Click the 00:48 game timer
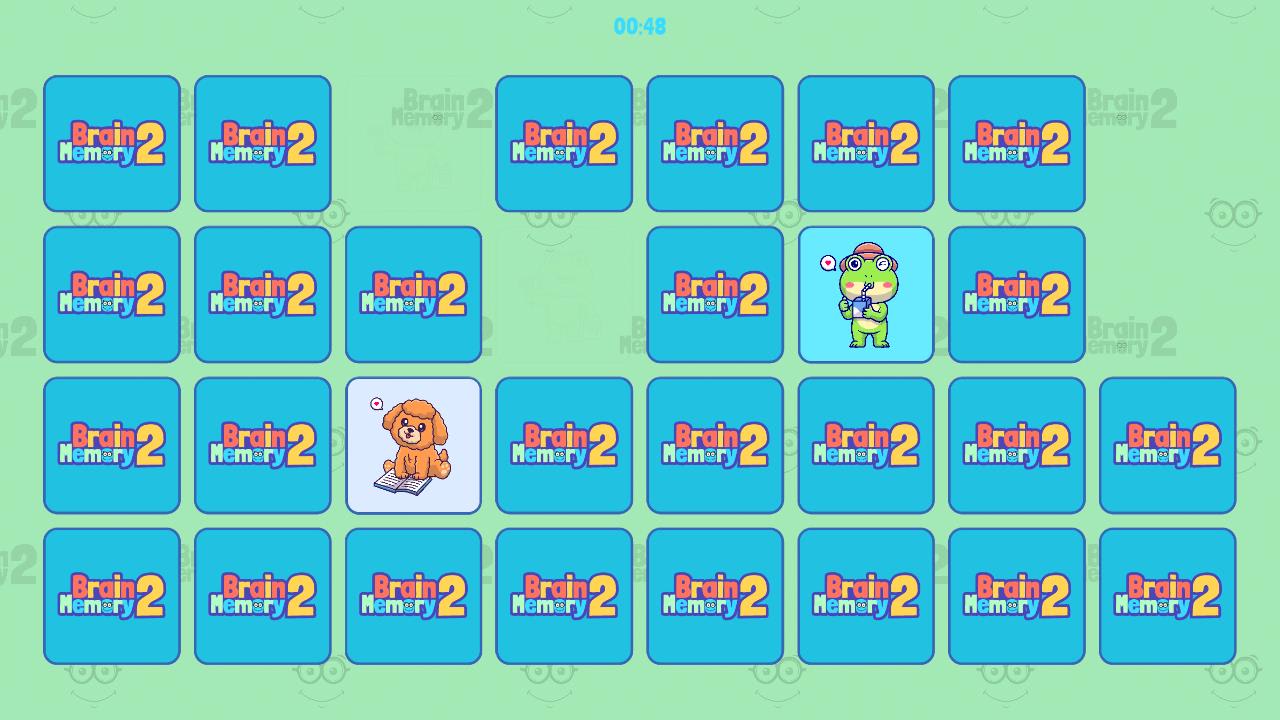Image resolution: width=1280 pixels, height=720 pixels. tap(640, 28)
